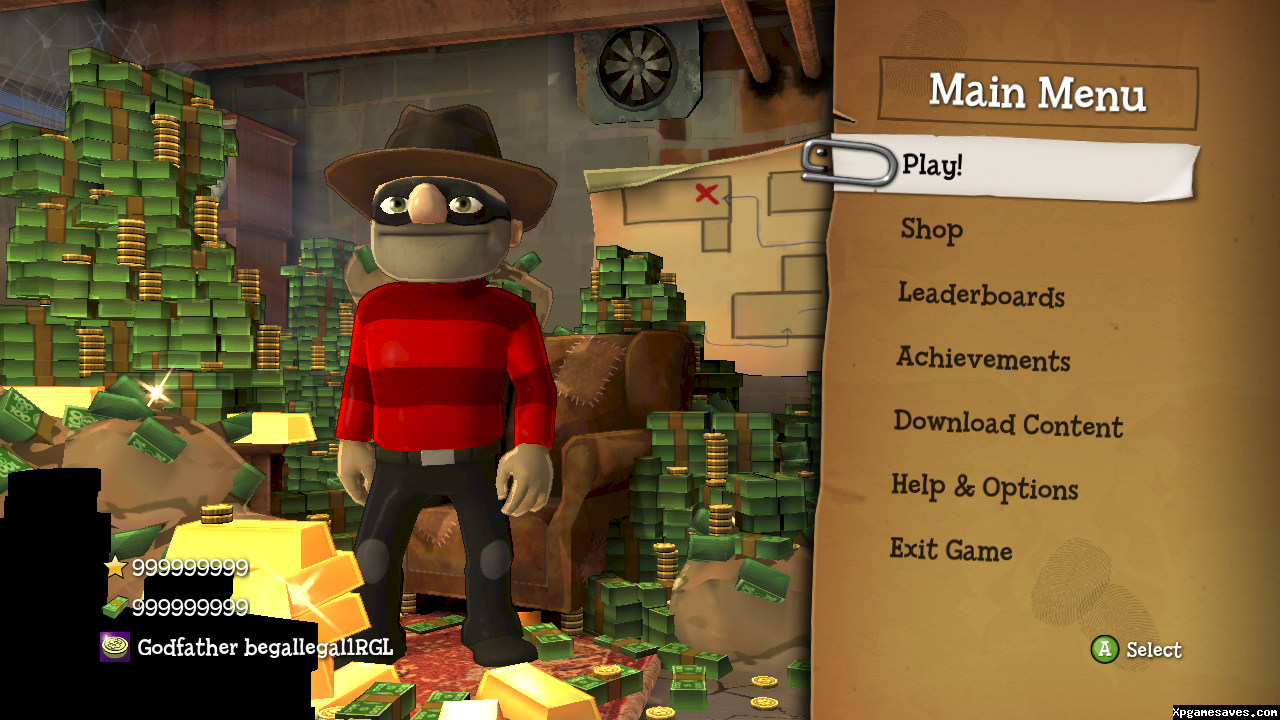Choose Exit Game
This screenshot has height=720, width=1280.
[x=950, y=550]
